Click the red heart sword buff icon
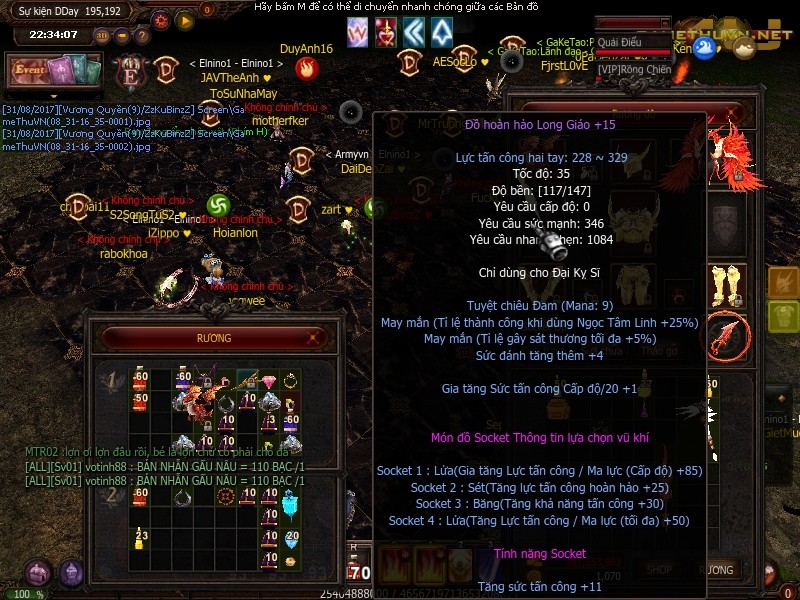This screenshot has height=600, width=800. coord(385,32)
